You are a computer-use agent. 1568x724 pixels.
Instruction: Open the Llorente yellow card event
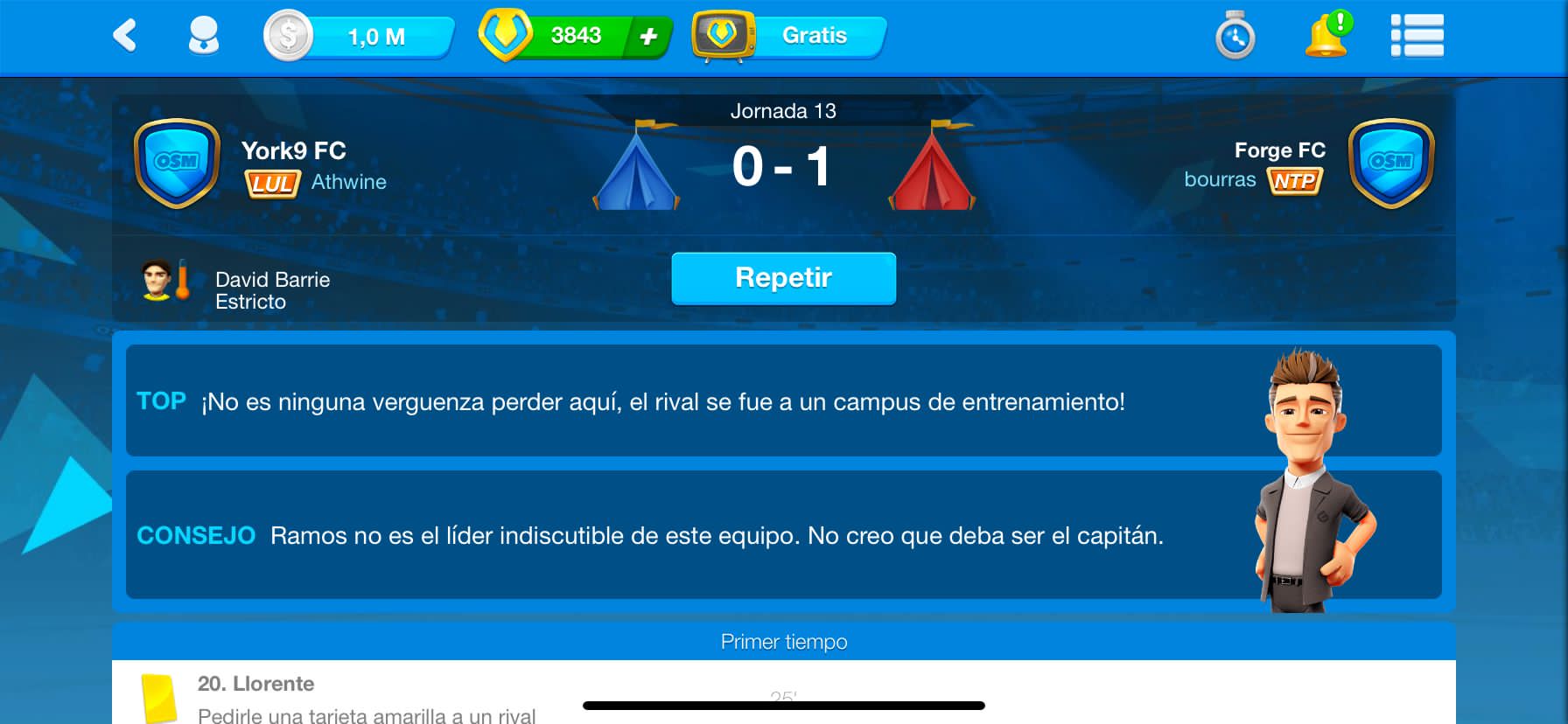(350, 698)
